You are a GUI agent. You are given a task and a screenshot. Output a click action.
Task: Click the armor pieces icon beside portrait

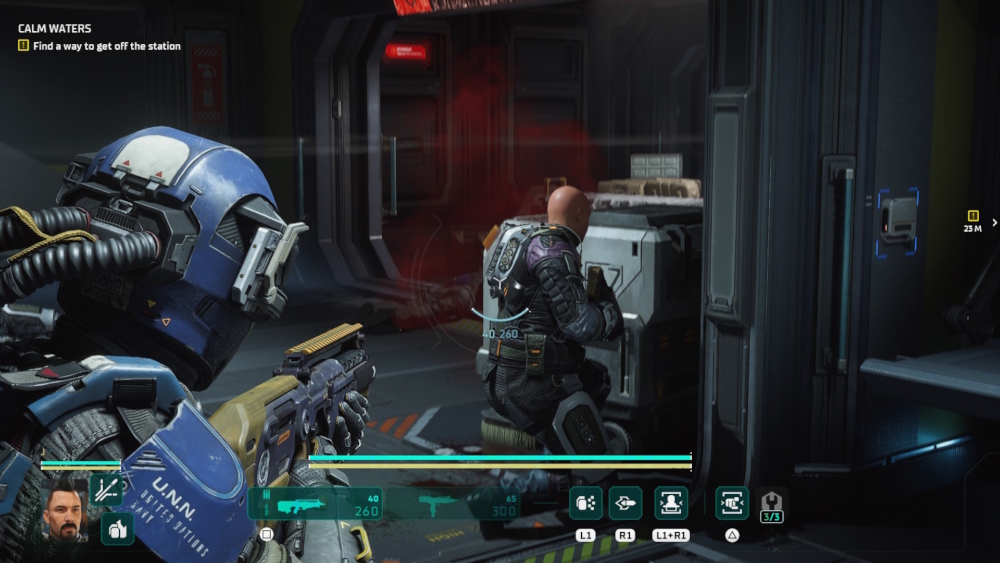coord(116,529)
